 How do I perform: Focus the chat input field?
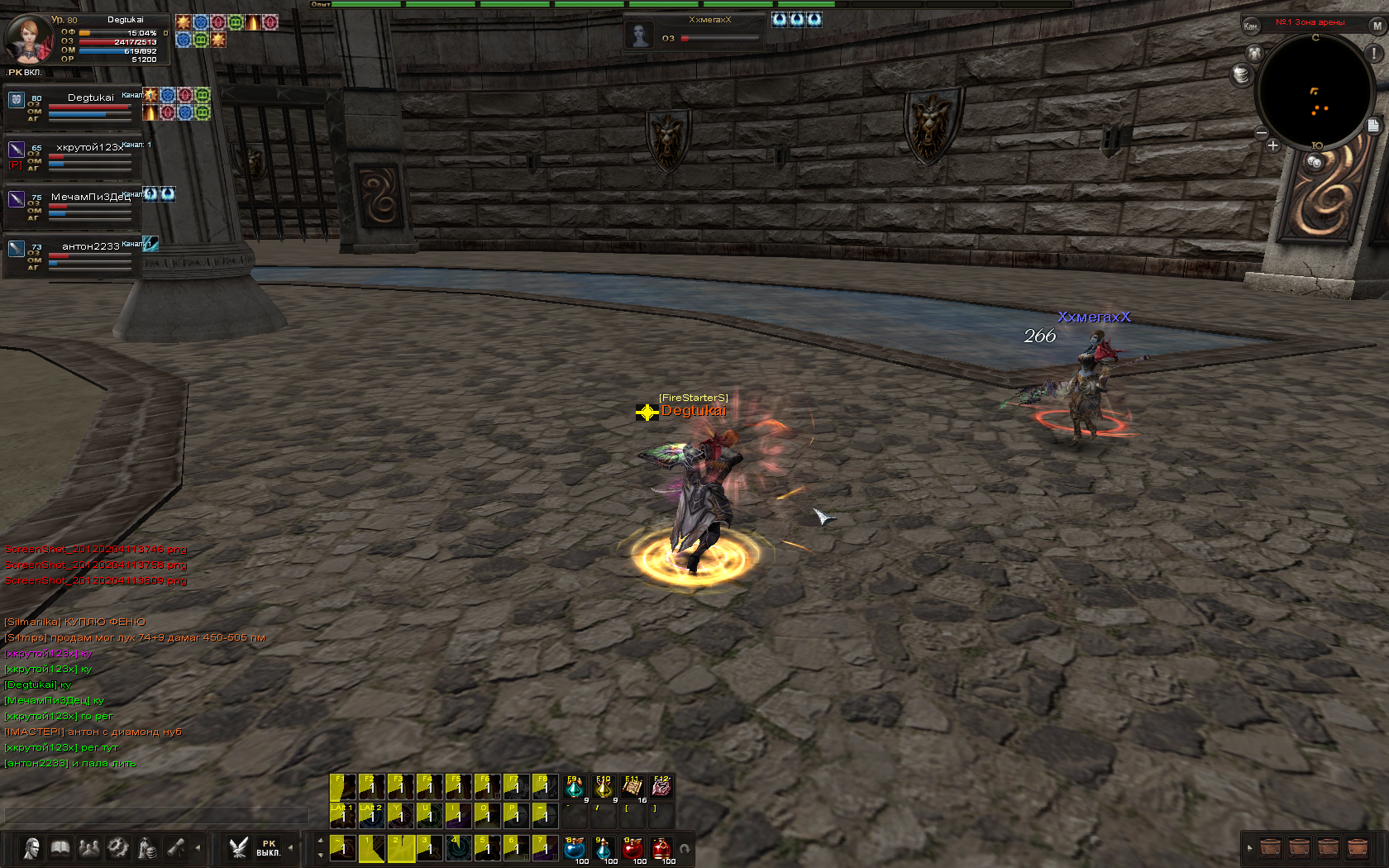pos(155,815)
